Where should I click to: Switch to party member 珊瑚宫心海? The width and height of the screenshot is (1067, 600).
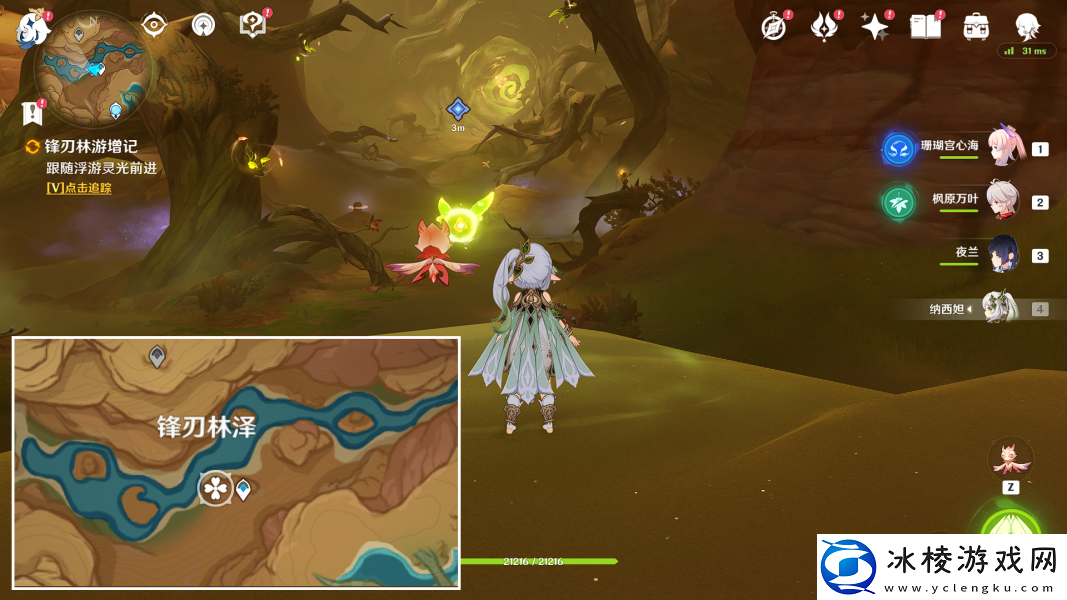coord(1003,148)
